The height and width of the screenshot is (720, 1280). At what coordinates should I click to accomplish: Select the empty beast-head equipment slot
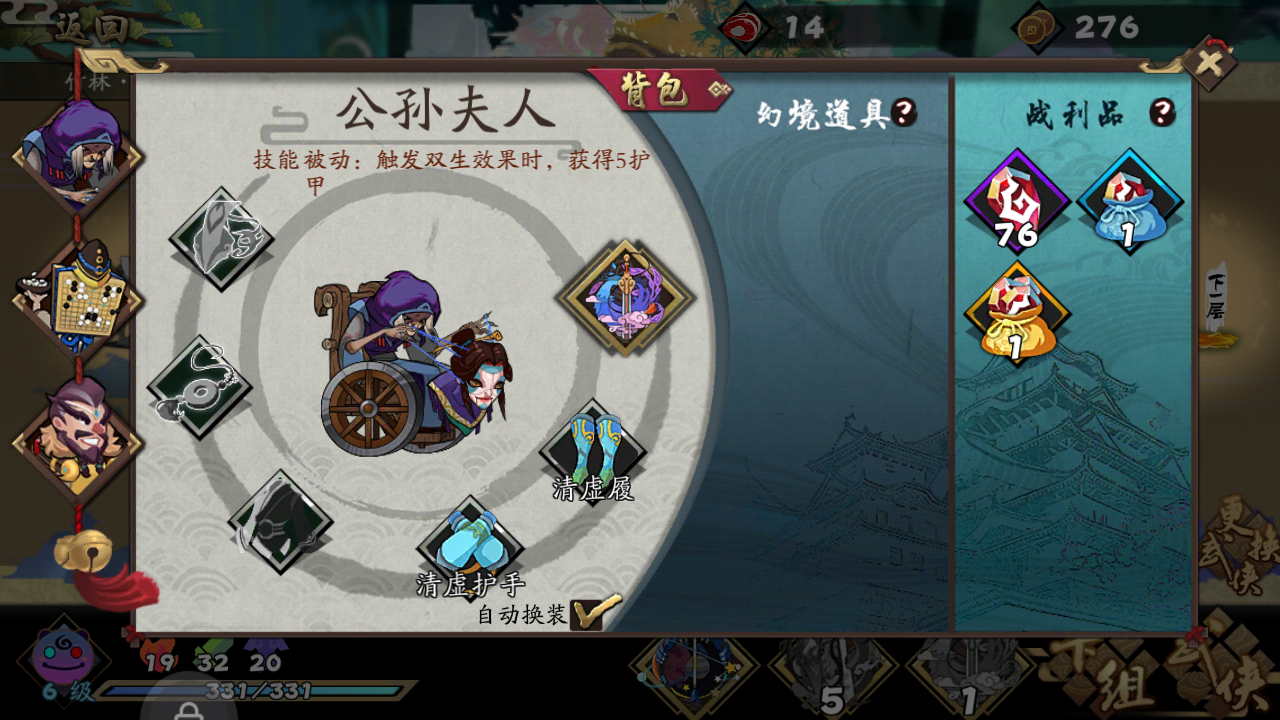[222, 237]
